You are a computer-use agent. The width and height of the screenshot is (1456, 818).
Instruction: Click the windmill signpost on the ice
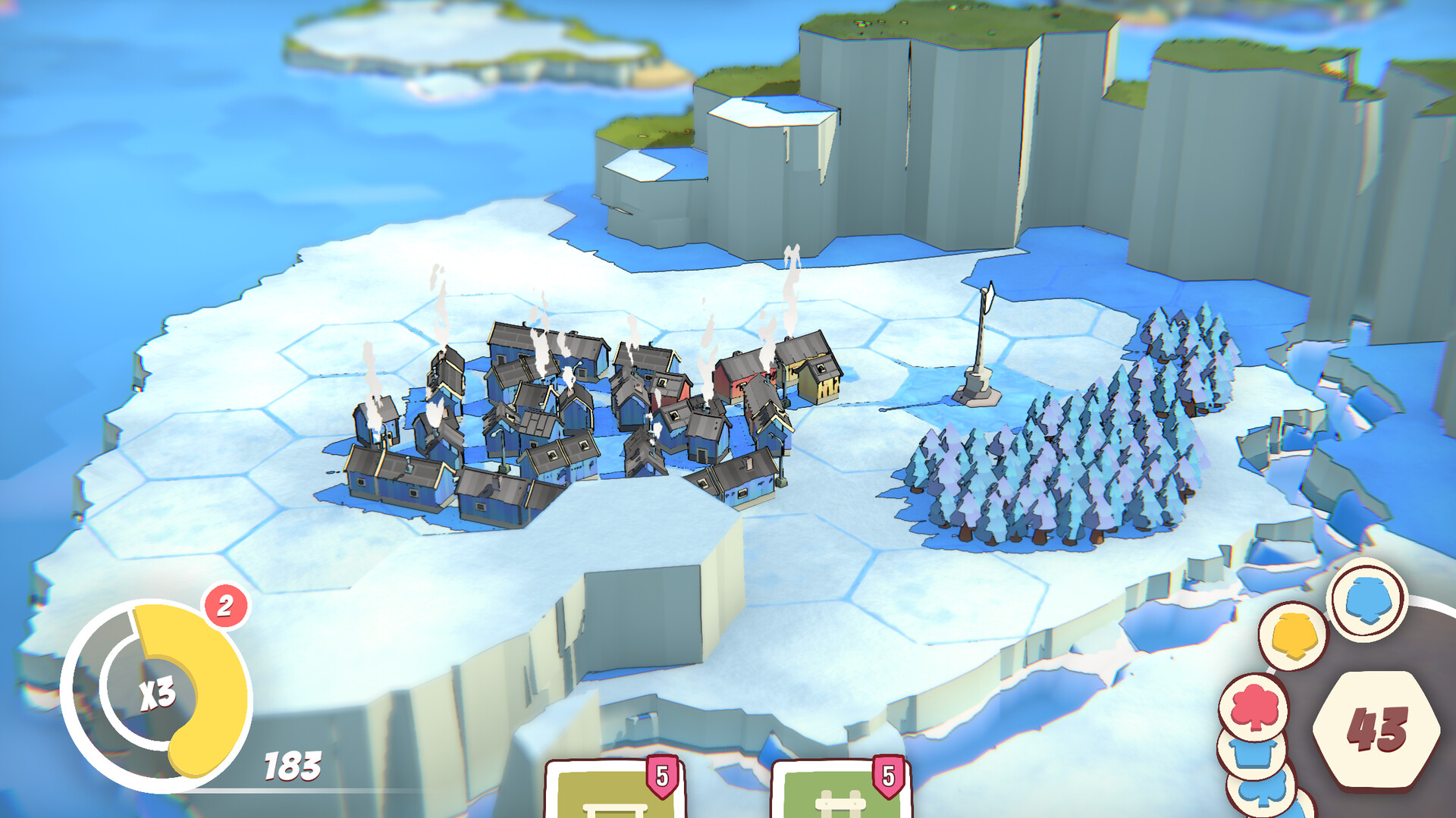977,349
